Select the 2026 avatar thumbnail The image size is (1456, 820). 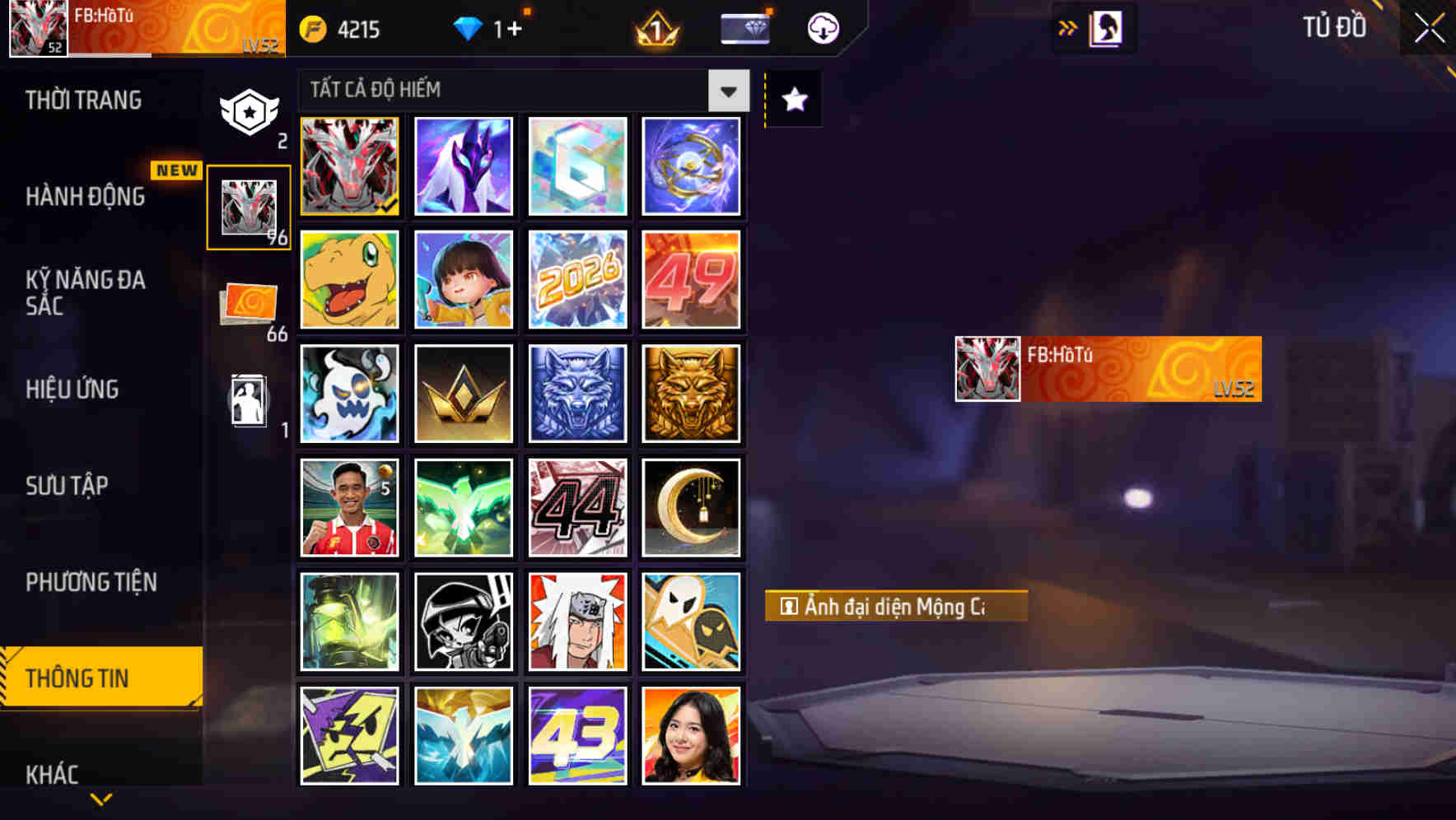pos(577,280)
